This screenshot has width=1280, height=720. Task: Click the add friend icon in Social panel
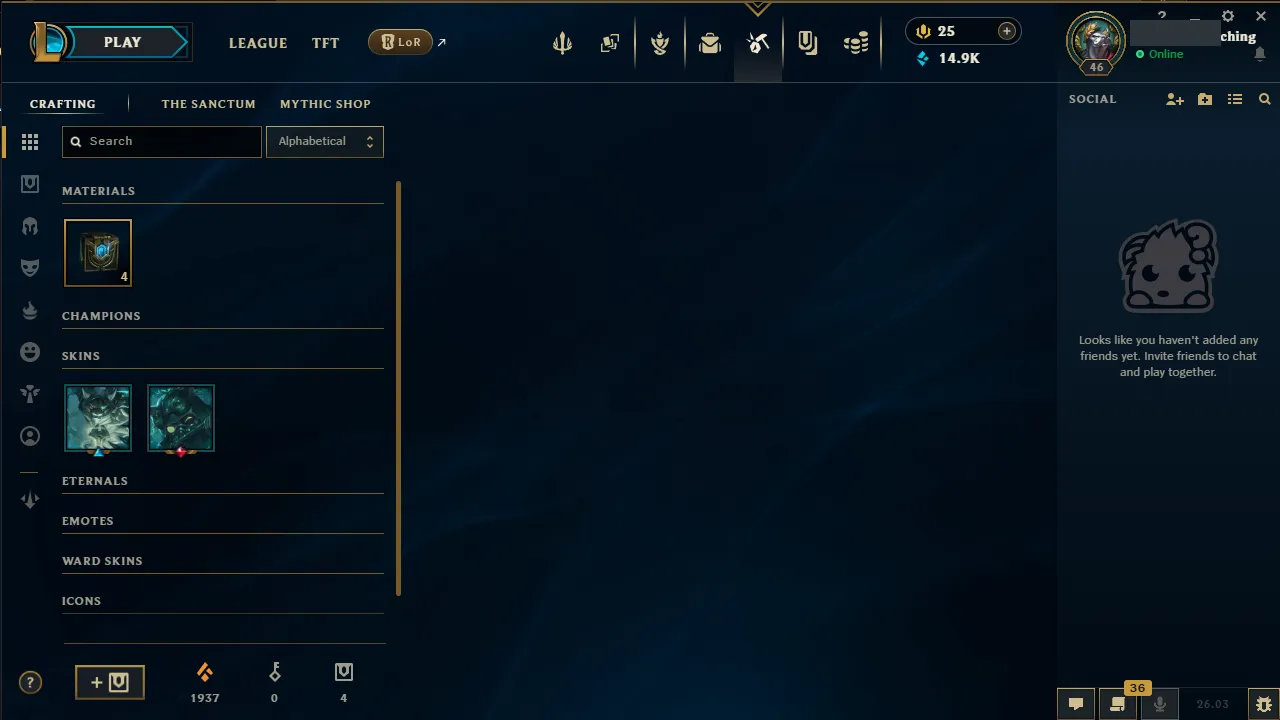pos(1175,99)
